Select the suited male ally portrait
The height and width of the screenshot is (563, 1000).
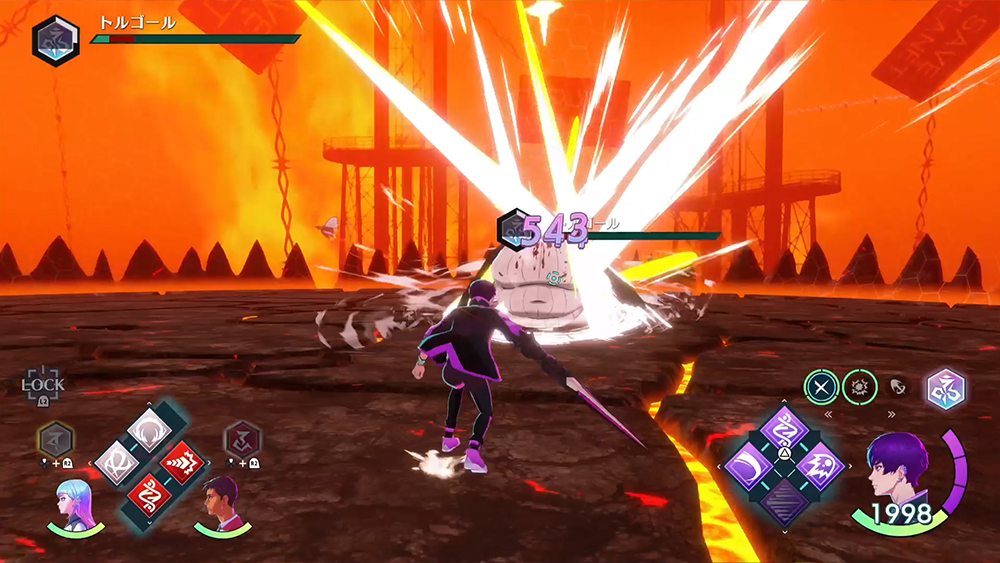220,503
